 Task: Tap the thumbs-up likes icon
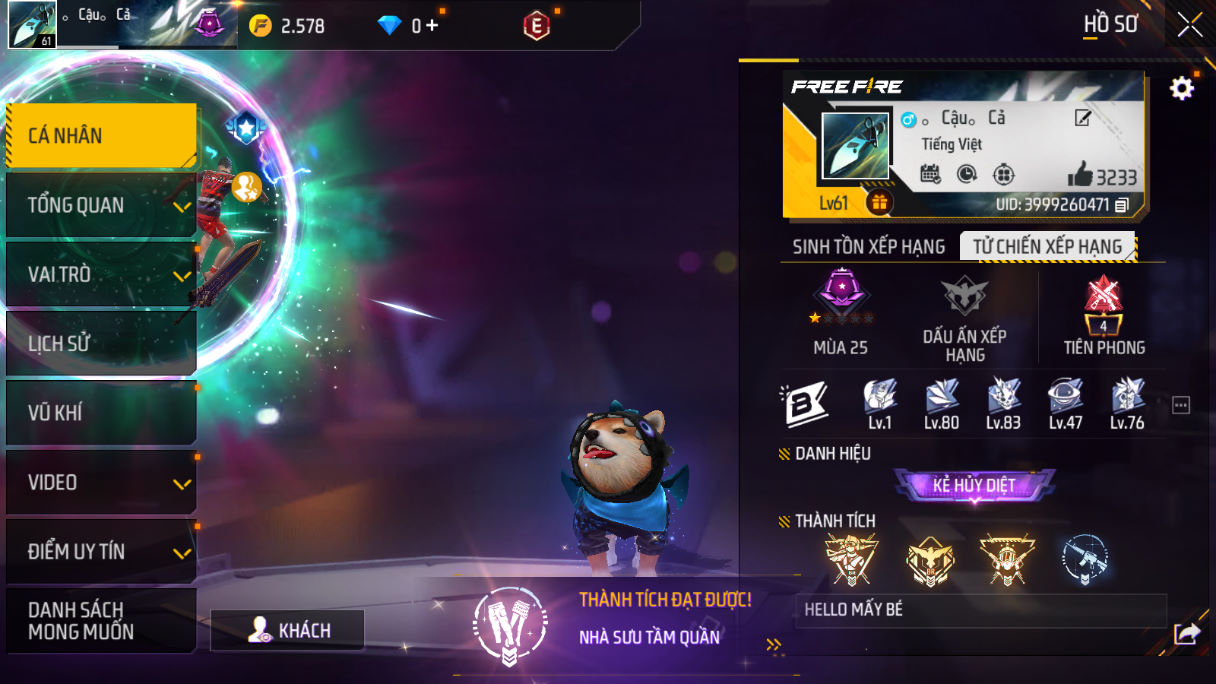click(x=1080, y=176)
